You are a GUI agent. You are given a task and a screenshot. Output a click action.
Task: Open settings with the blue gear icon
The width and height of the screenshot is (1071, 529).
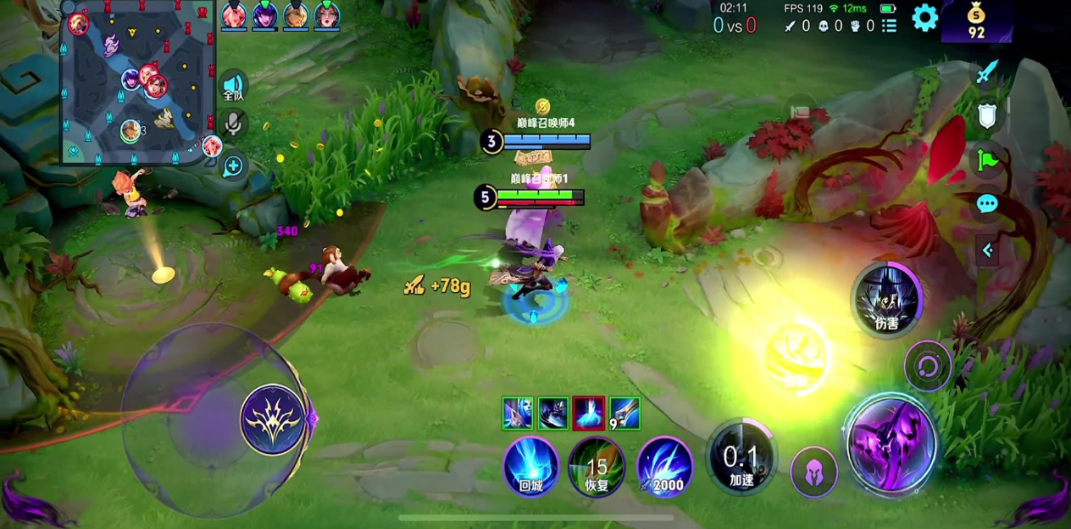pyautogui.click(x=925, y=17)
